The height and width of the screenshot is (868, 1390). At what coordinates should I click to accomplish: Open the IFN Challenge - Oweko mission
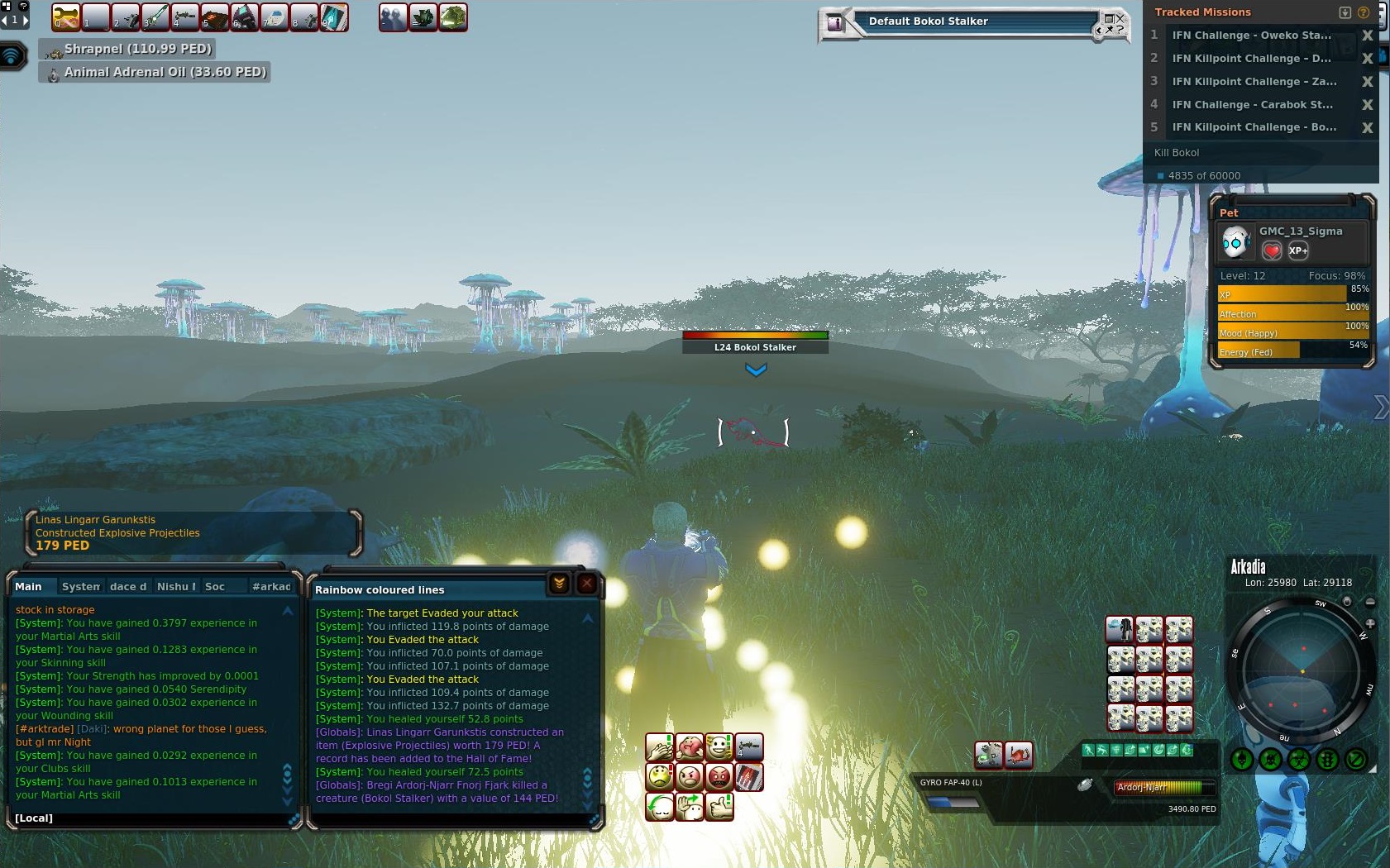point(1251,36)
